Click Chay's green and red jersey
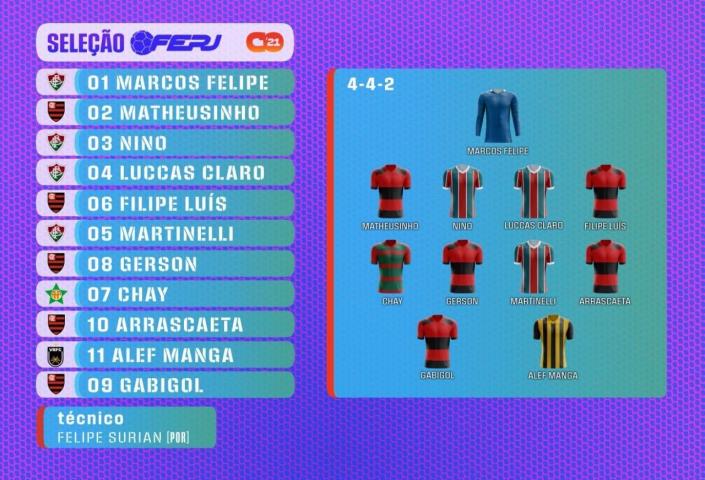Viewport: 705px width, 480px height. tap(391, 267)
